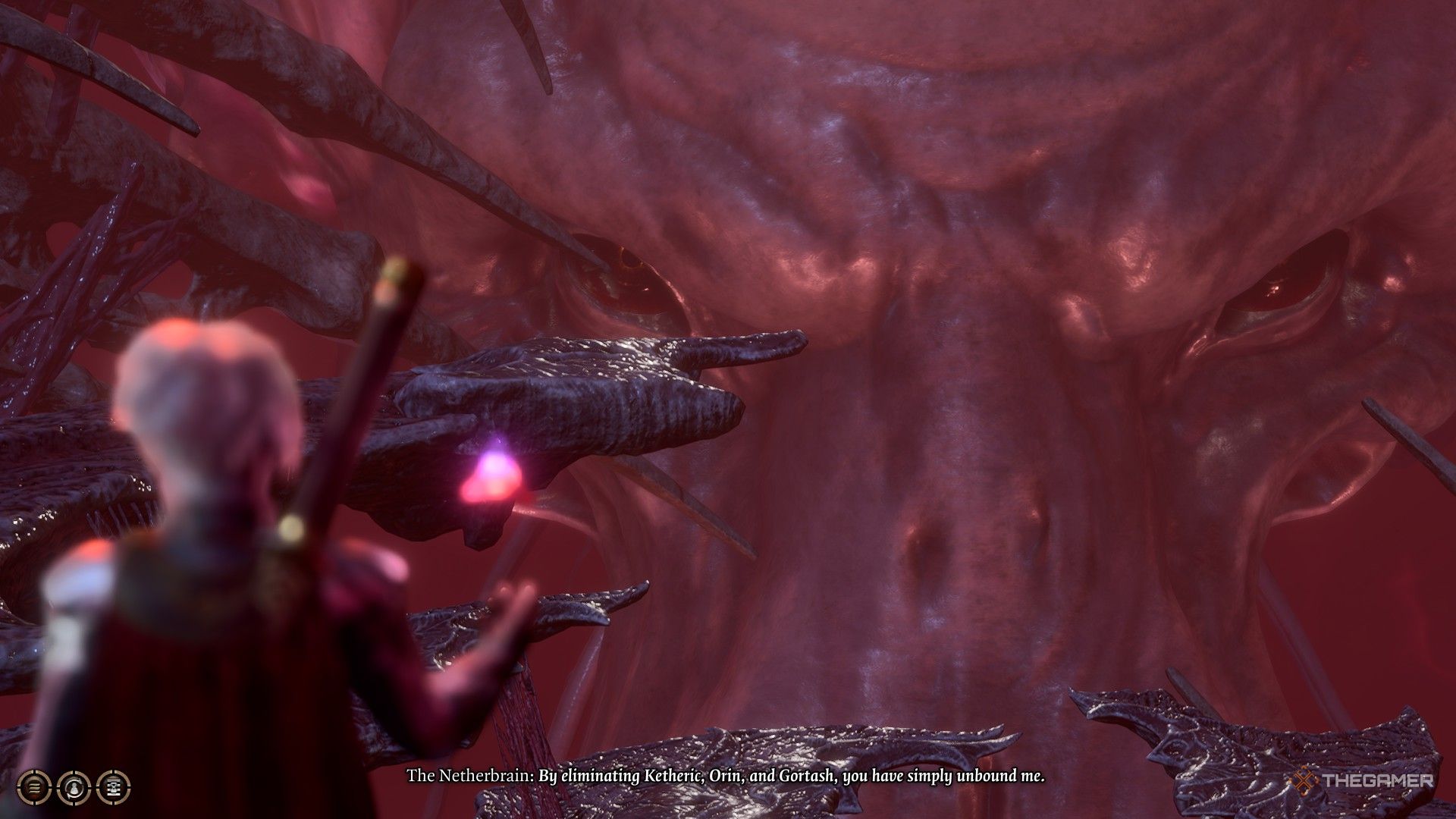Click the middle circular icon above the dialogue
The height and width of the screenshot is (819, 1456).
click(x=74, y=789)
